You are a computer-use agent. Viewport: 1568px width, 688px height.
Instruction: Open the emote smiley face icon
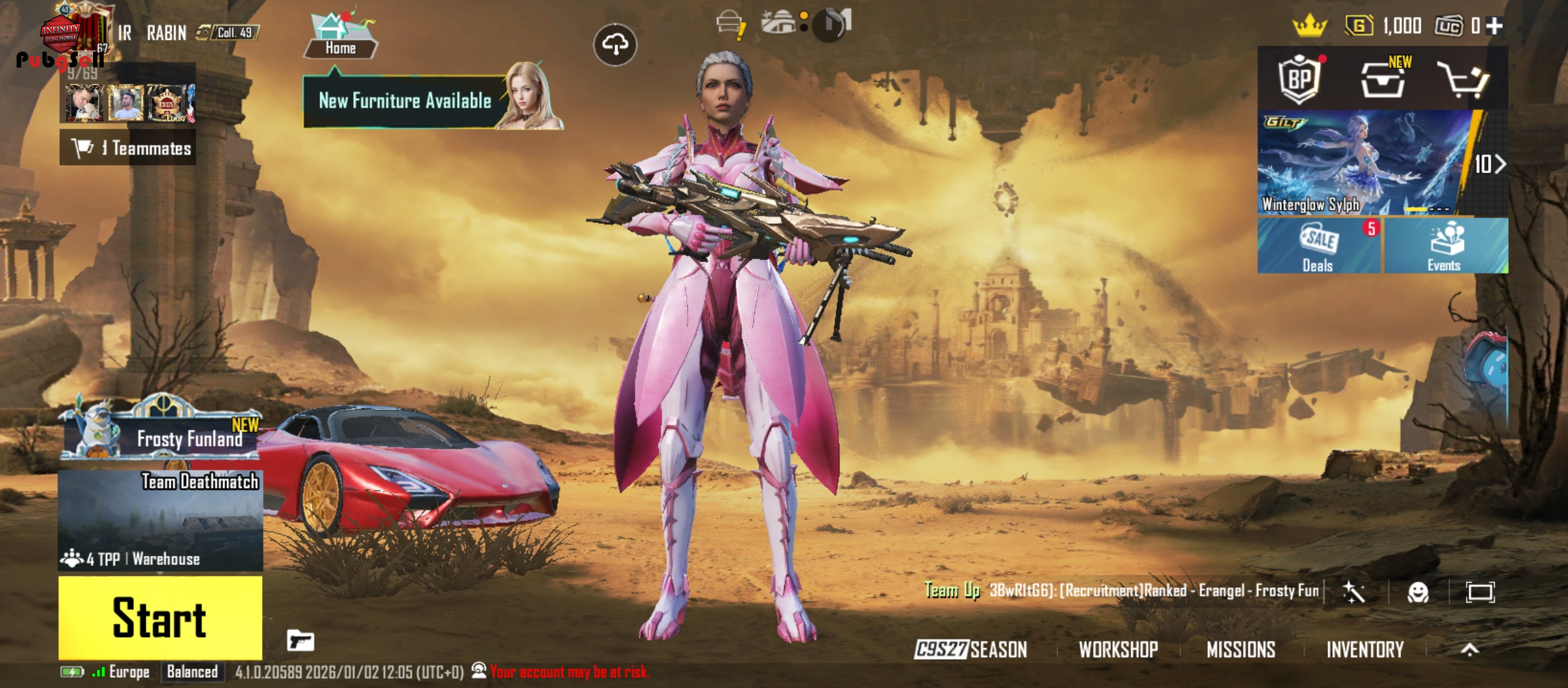coord(1418,592)
